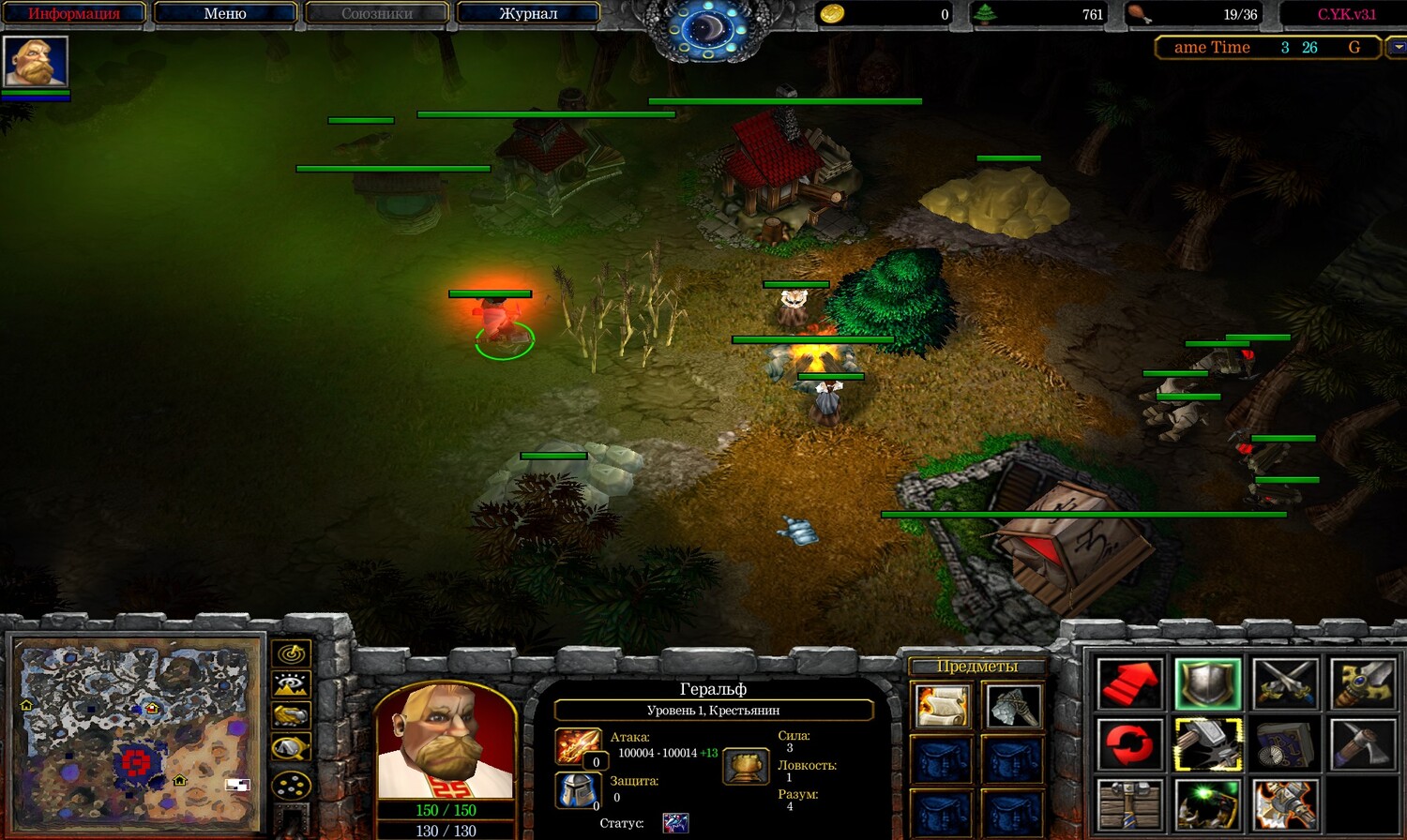The image size is (1407, 840).
Task: Open the Журнал log
Action: (528, 14)
